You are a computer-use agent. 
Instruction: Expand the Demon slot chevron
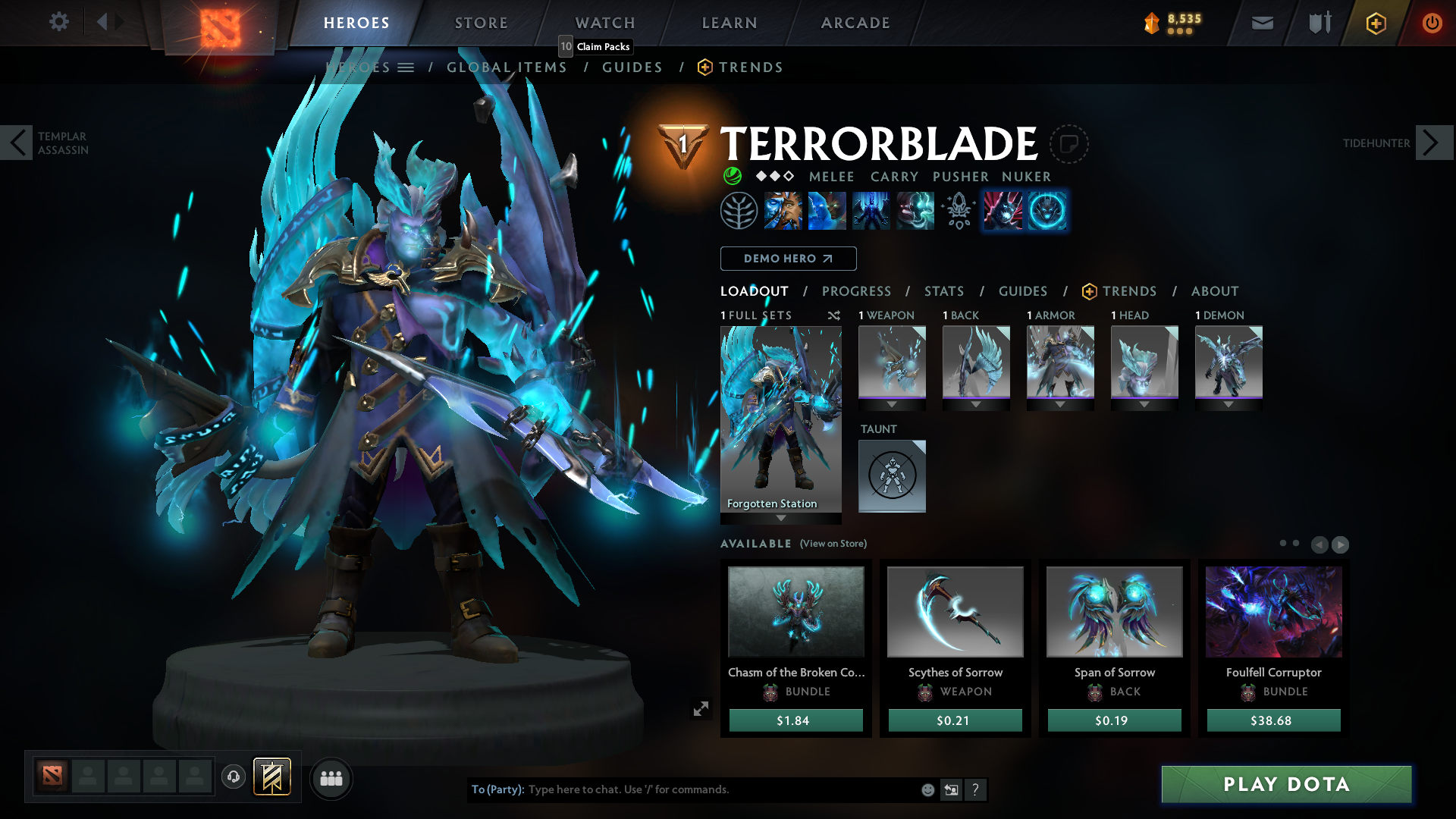1228,404
